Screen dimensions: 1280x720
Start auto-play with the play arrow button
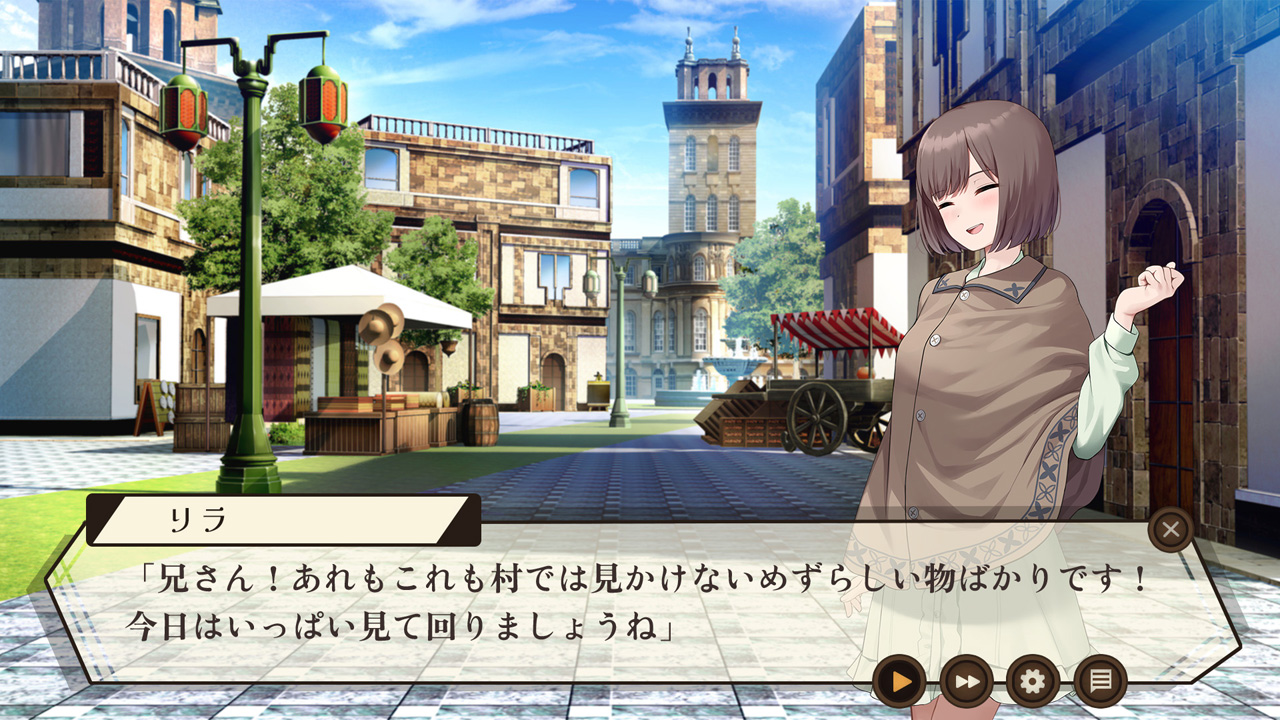click(899, 682)
